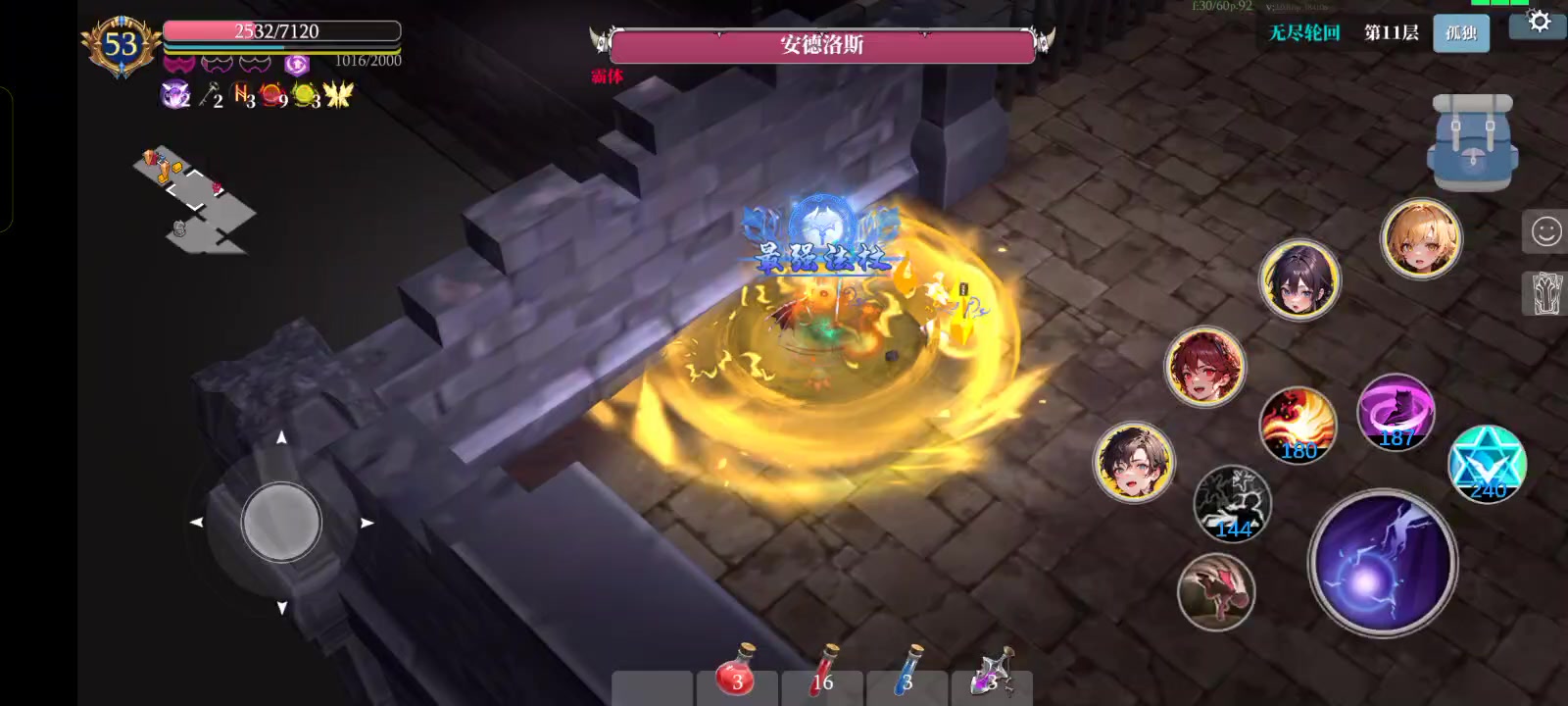The width and height of the screenshot is (1568, 706).
Task: Open the settings gear
Action: 1541,23
